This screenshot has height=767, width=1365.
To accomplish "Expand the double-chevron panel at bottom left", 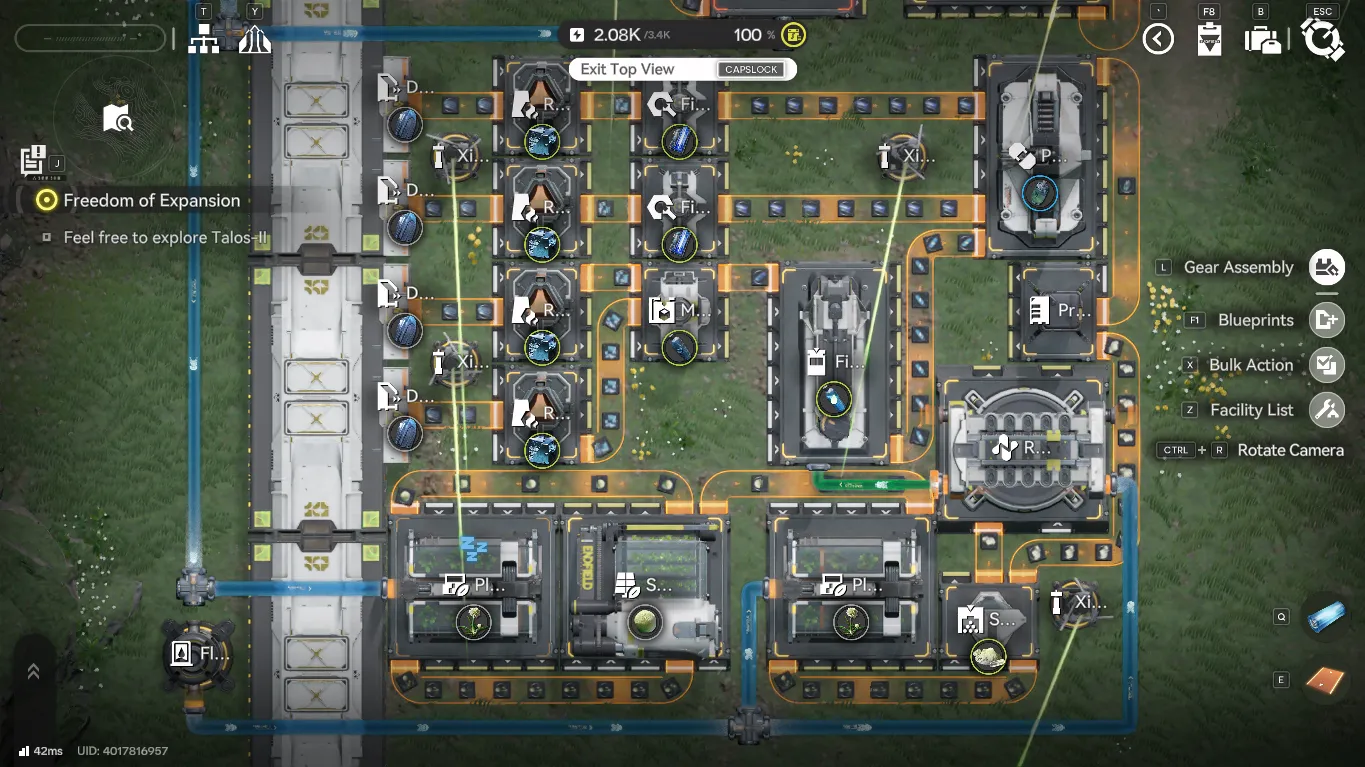I will point(33,672).
